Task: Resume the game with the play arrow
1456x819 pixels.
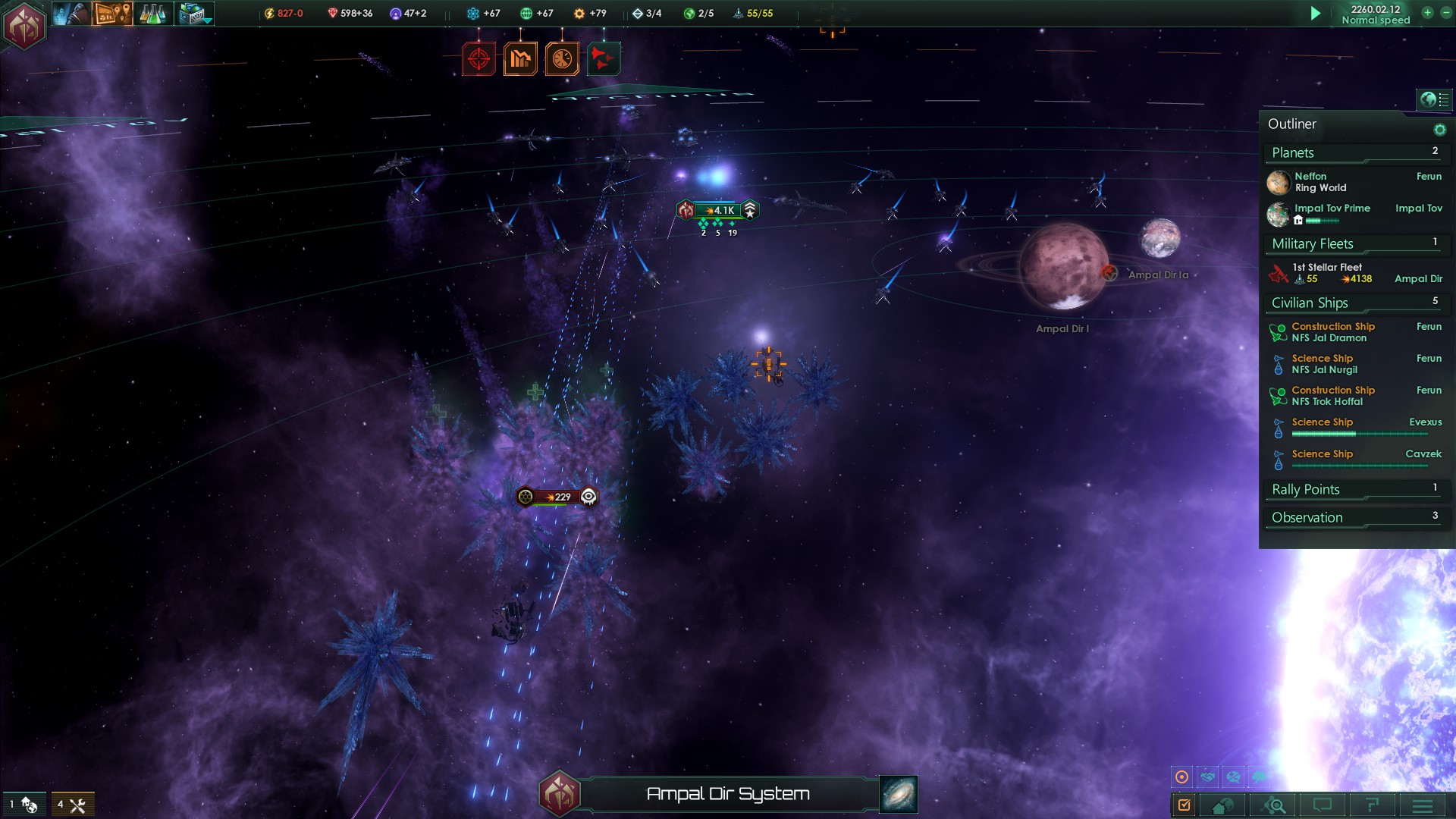Action: [x=1316, y=13]
